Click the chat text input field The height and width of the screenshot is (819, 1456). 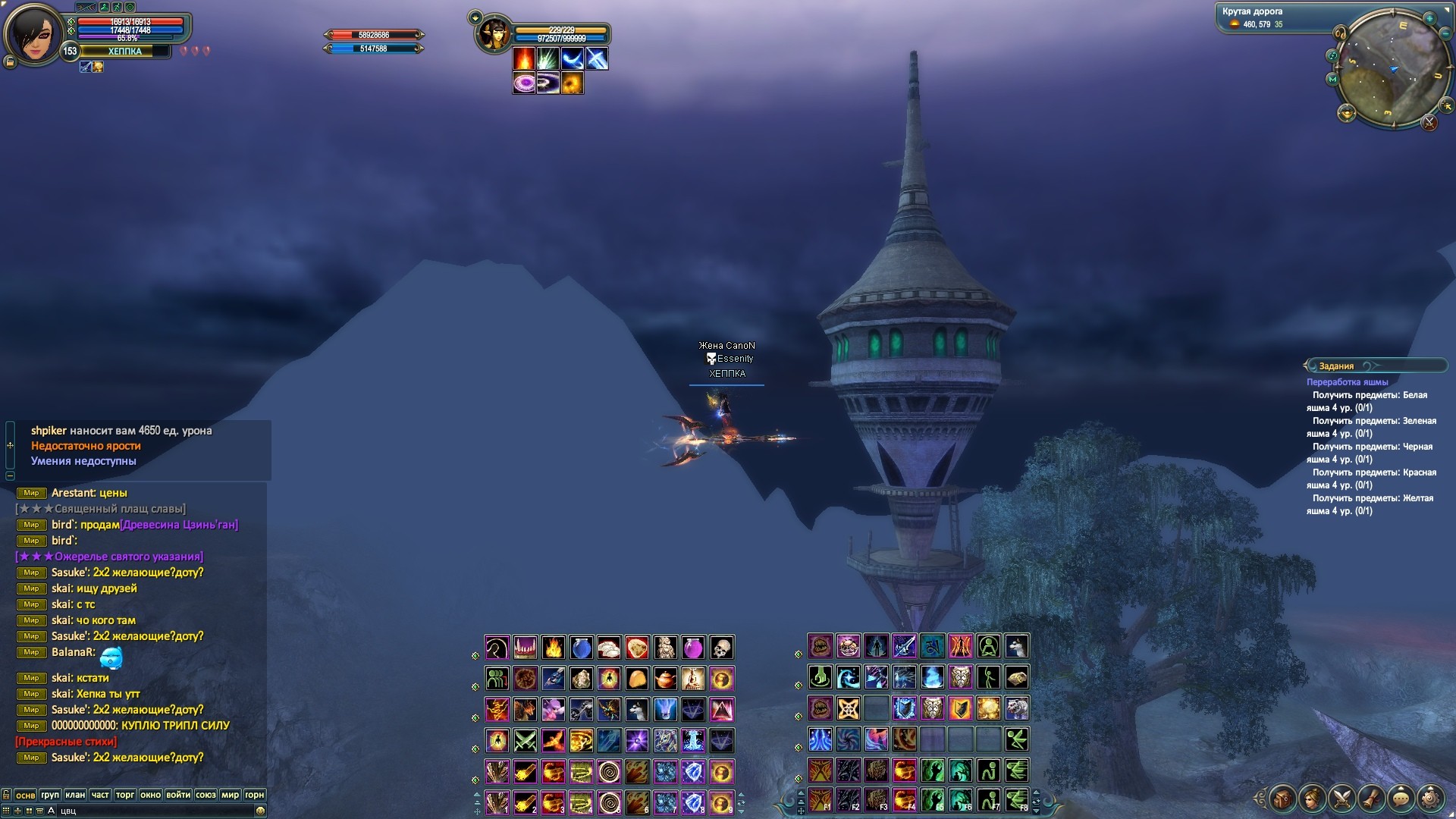click(x=152, y=811)
